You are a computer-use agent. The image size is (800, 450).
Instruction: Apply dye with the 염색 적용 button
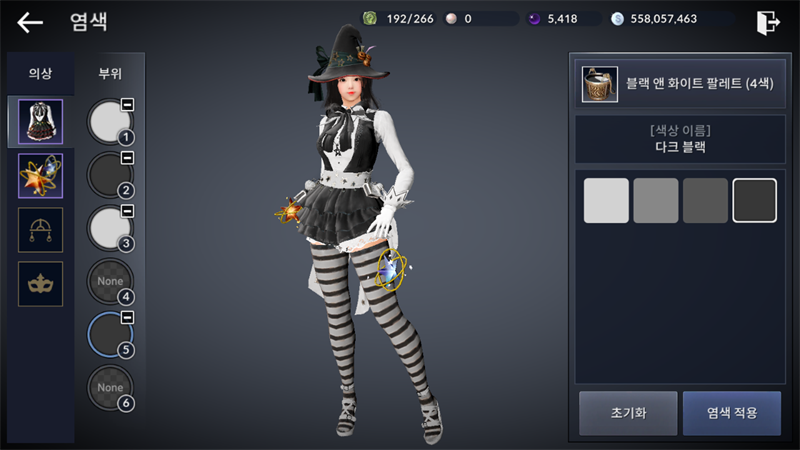(x=731, y=413)
